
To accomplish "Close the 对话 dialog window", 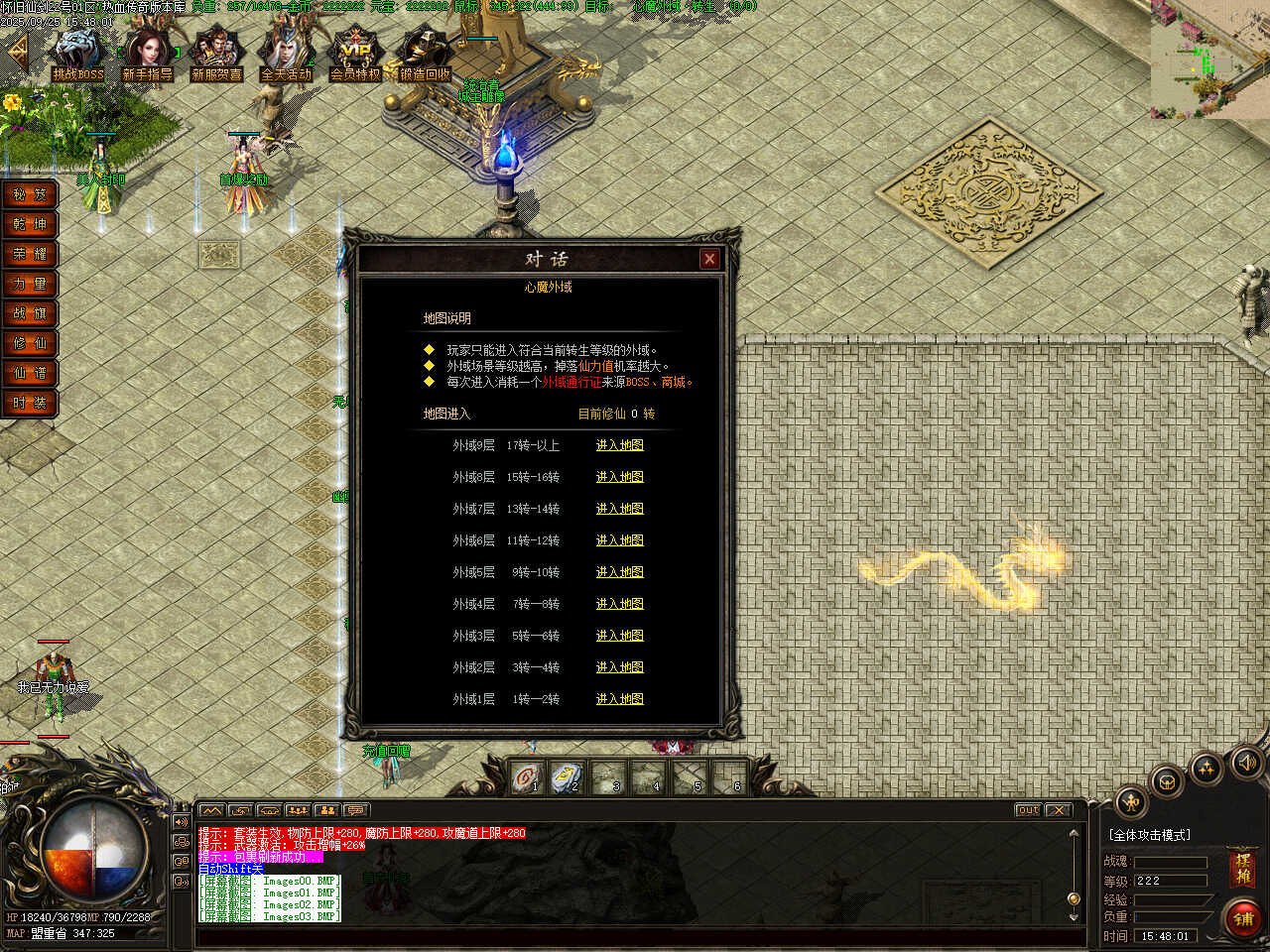I will point(708,259).
